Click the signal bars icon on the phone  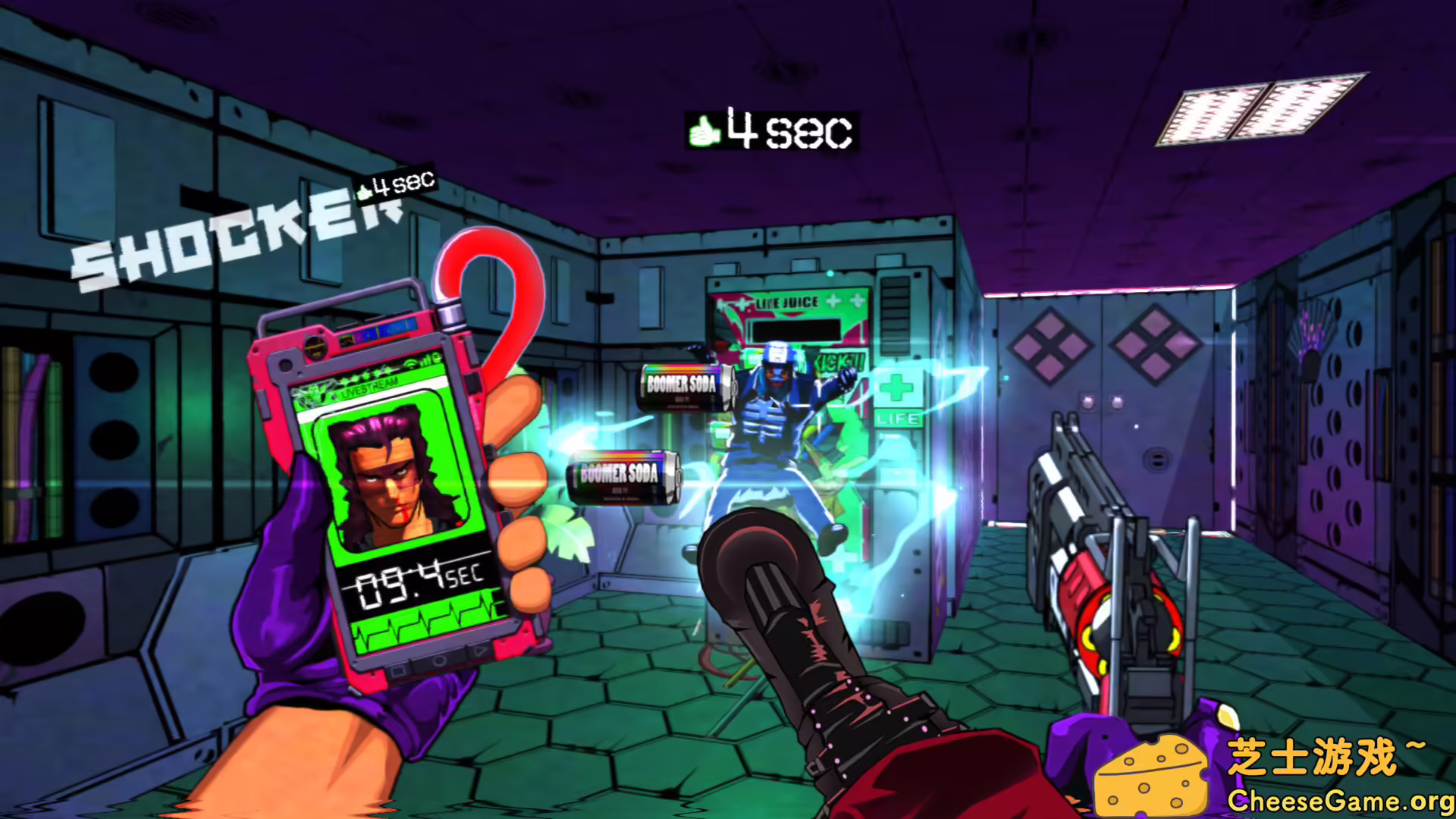coord(425,361)
